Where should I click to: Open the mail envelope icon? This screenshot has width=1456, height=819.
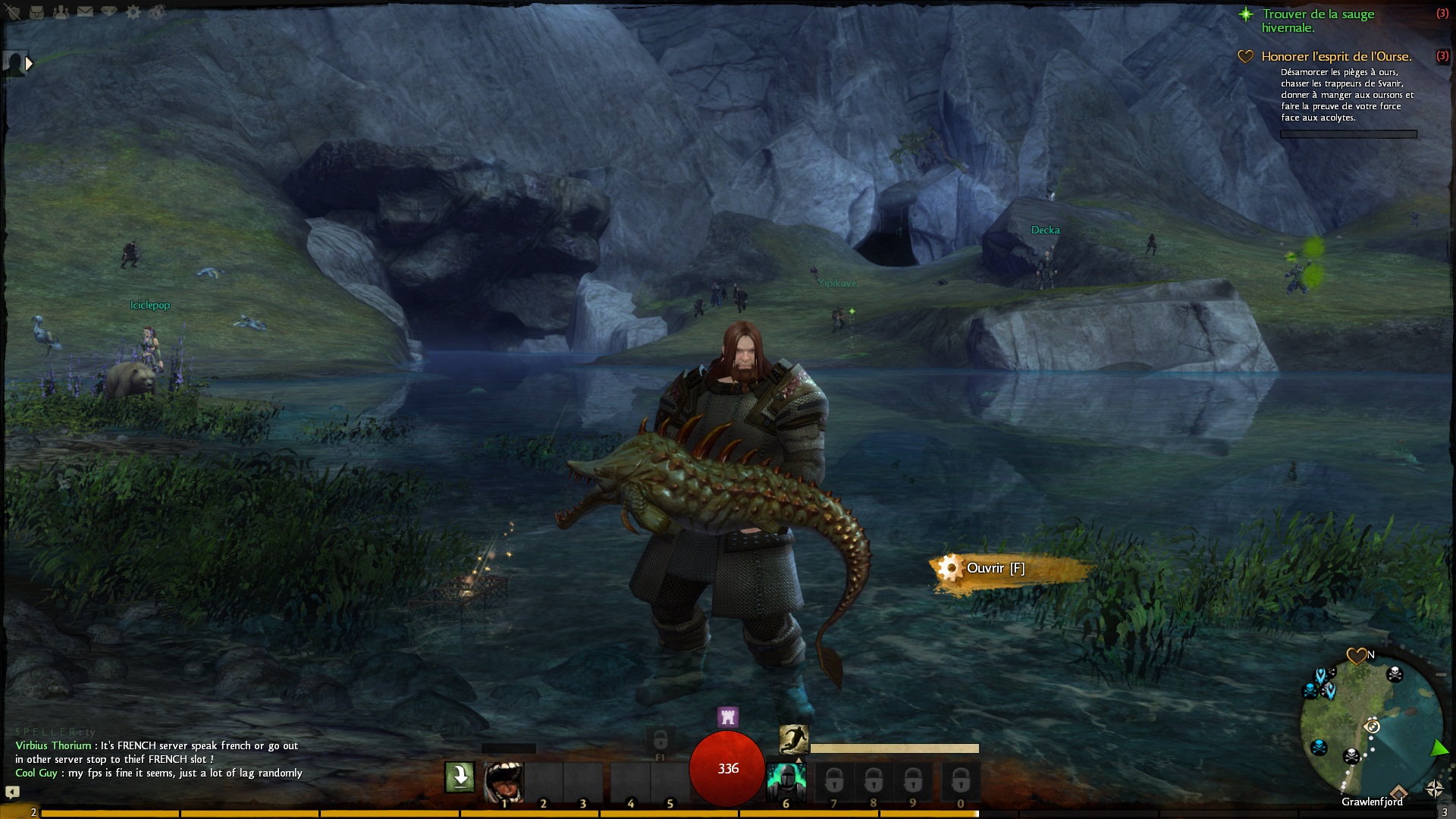coord(85,12)
